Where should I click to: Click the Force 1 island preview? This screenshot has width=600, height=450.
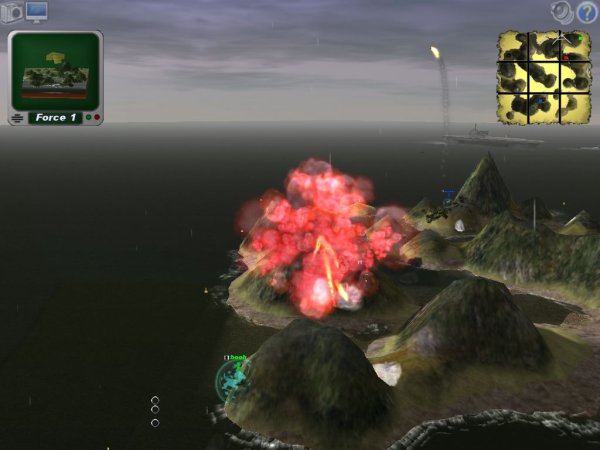tap(55, 72)
